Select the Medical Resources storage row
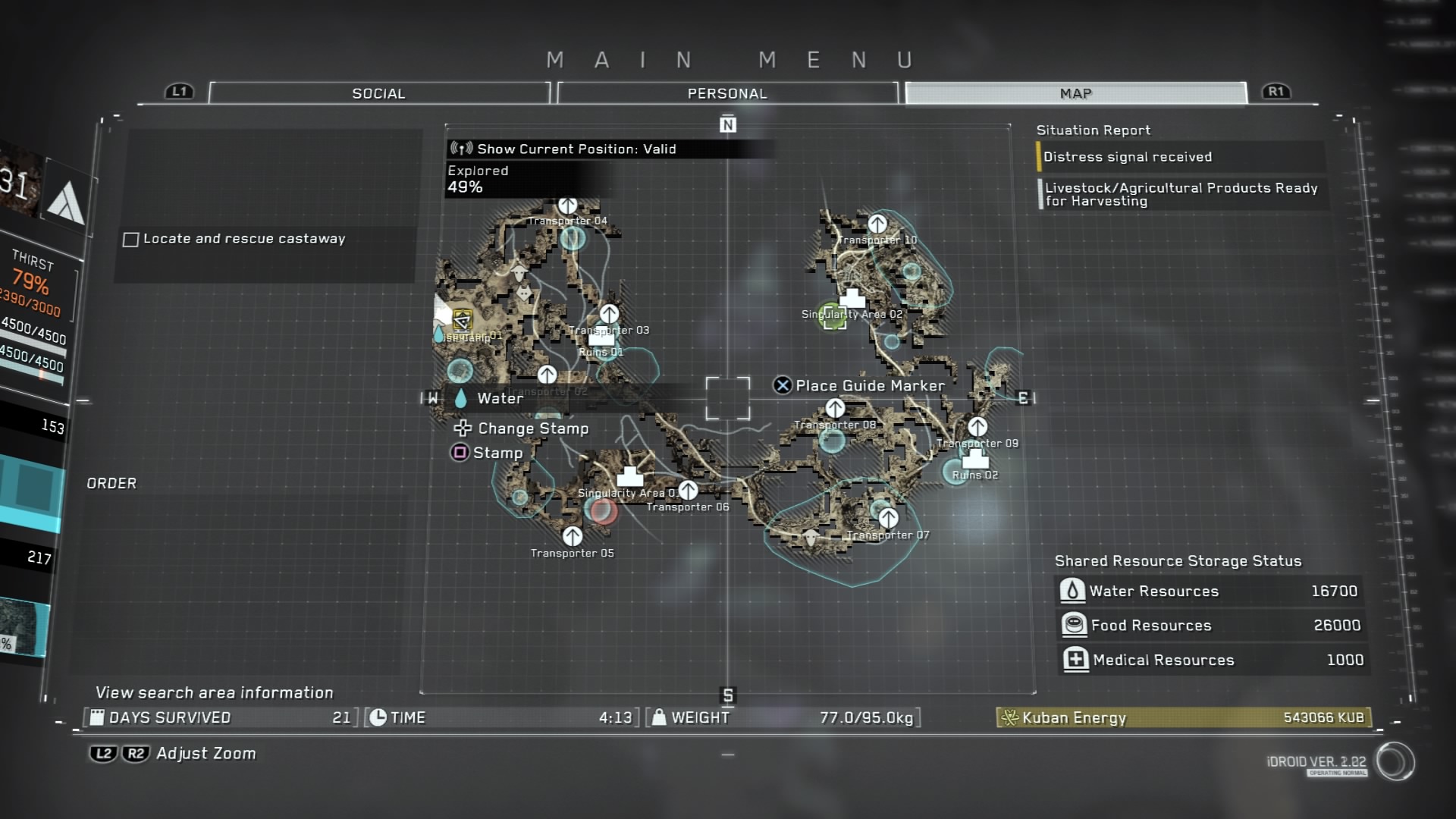This screenshot has height=819, width=1456. [1210, 660]
